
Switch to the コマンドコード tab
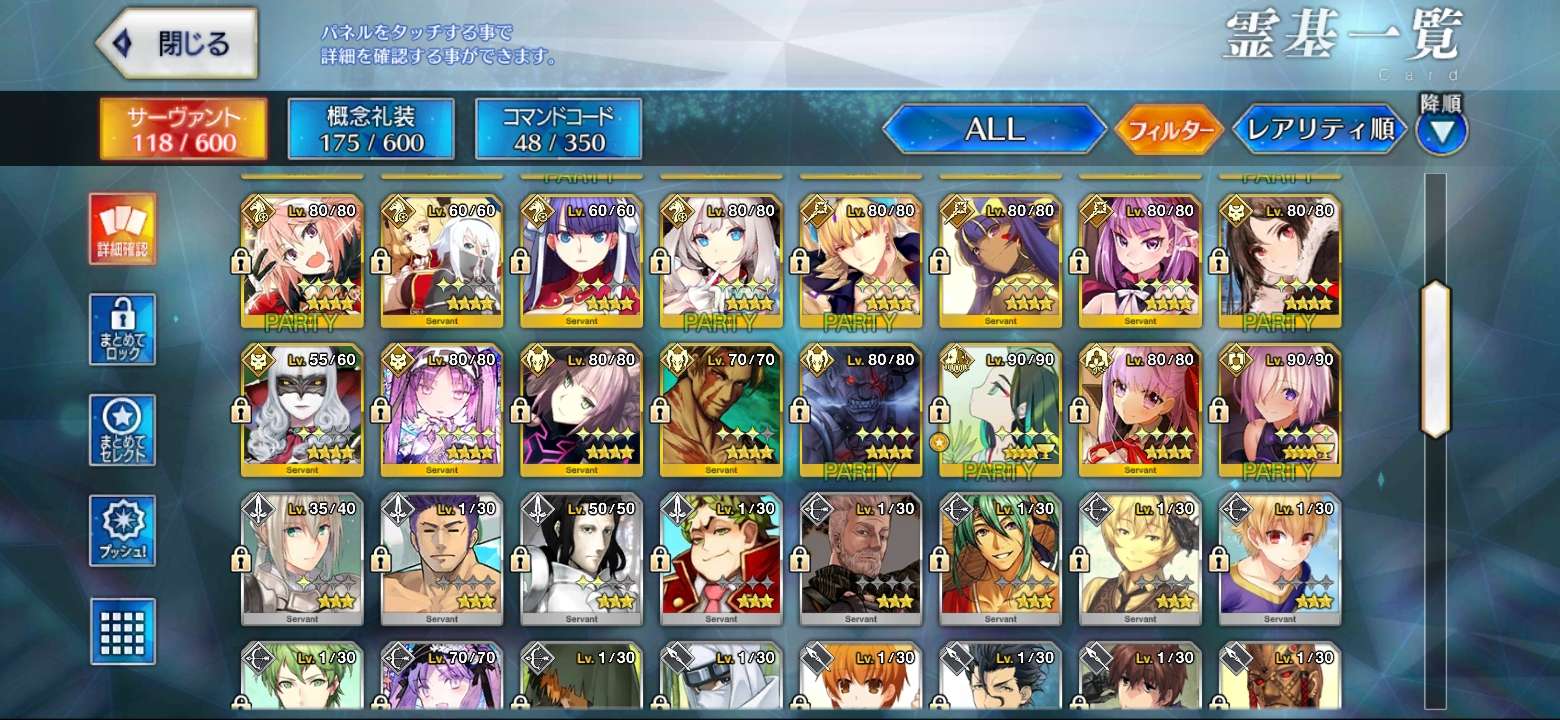tap(558, 129)
